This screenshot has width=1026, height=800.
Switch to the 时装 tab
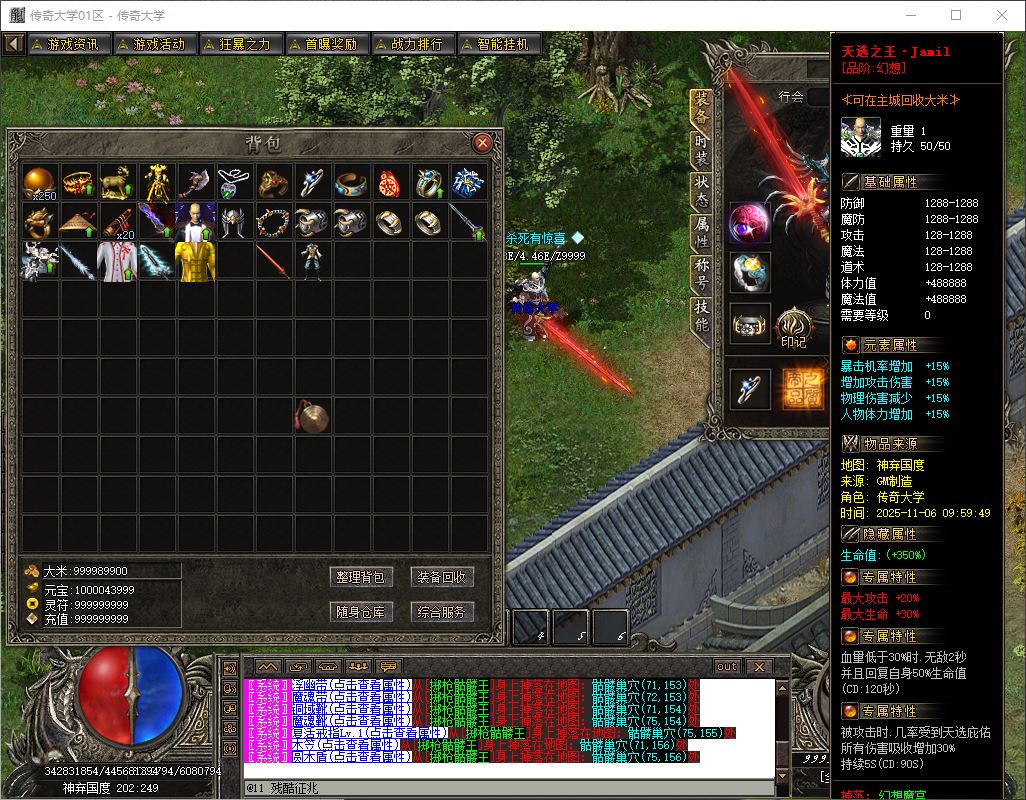[x=701, y=150]
